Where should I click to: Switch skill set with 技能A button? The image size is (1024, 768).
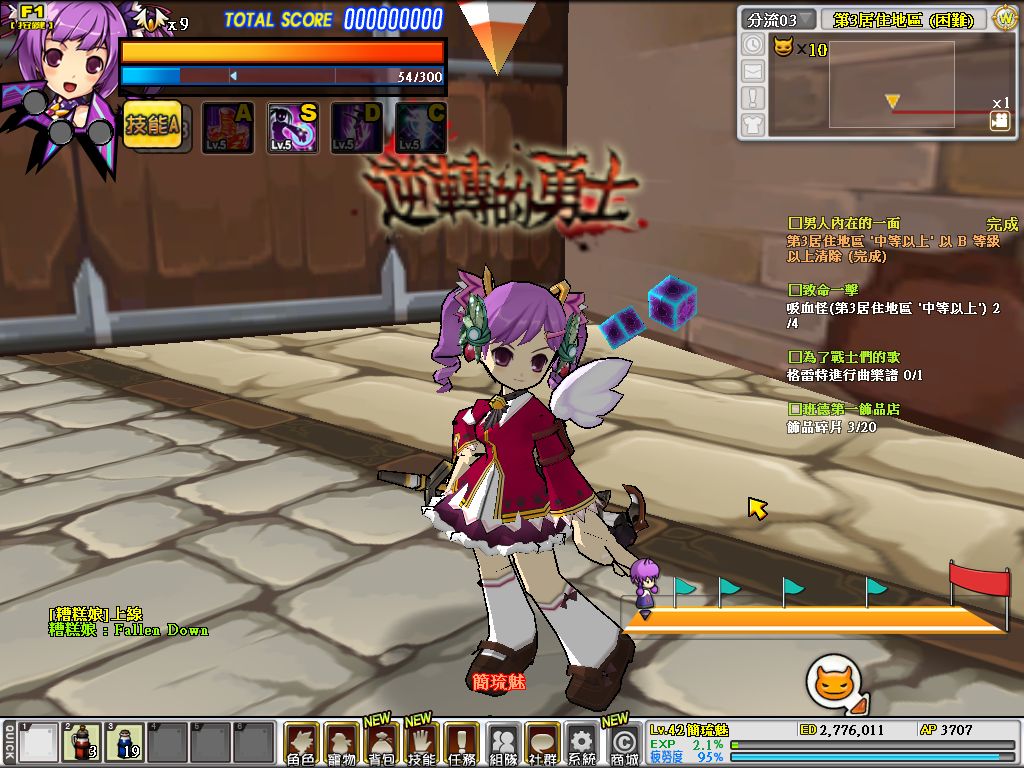point(152,126)
